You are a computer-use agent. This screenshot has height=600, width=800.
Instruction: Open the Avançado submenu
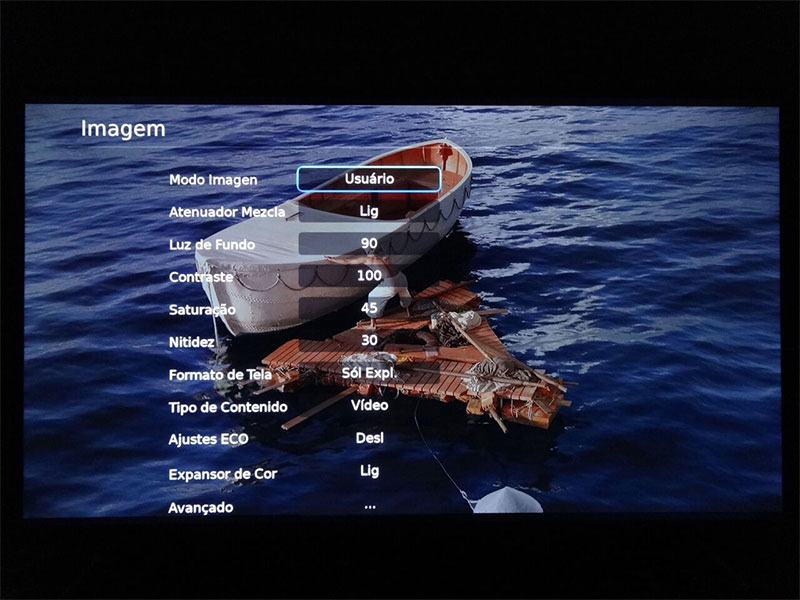200,507
